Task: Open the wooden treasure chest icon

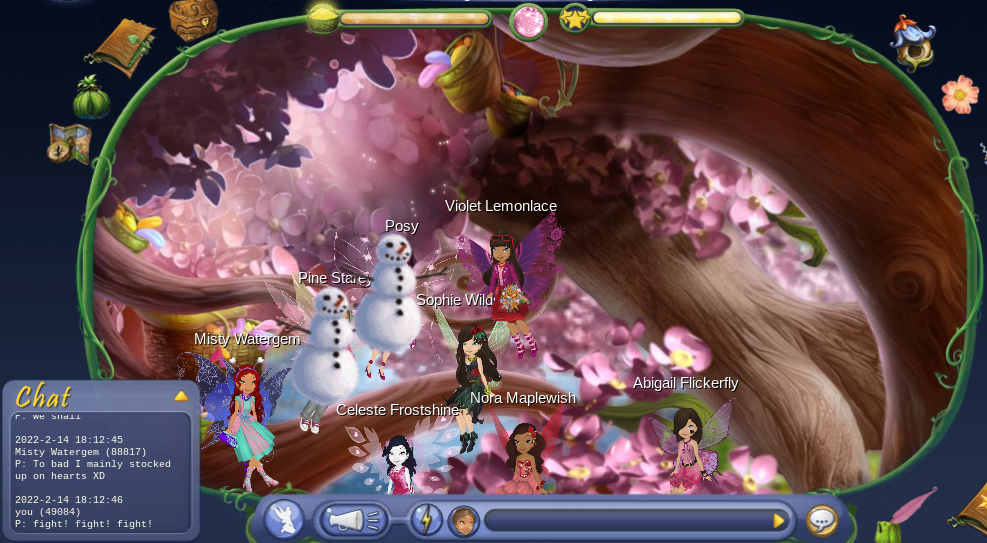Action: pyautogui.click(x=193, y=18)
